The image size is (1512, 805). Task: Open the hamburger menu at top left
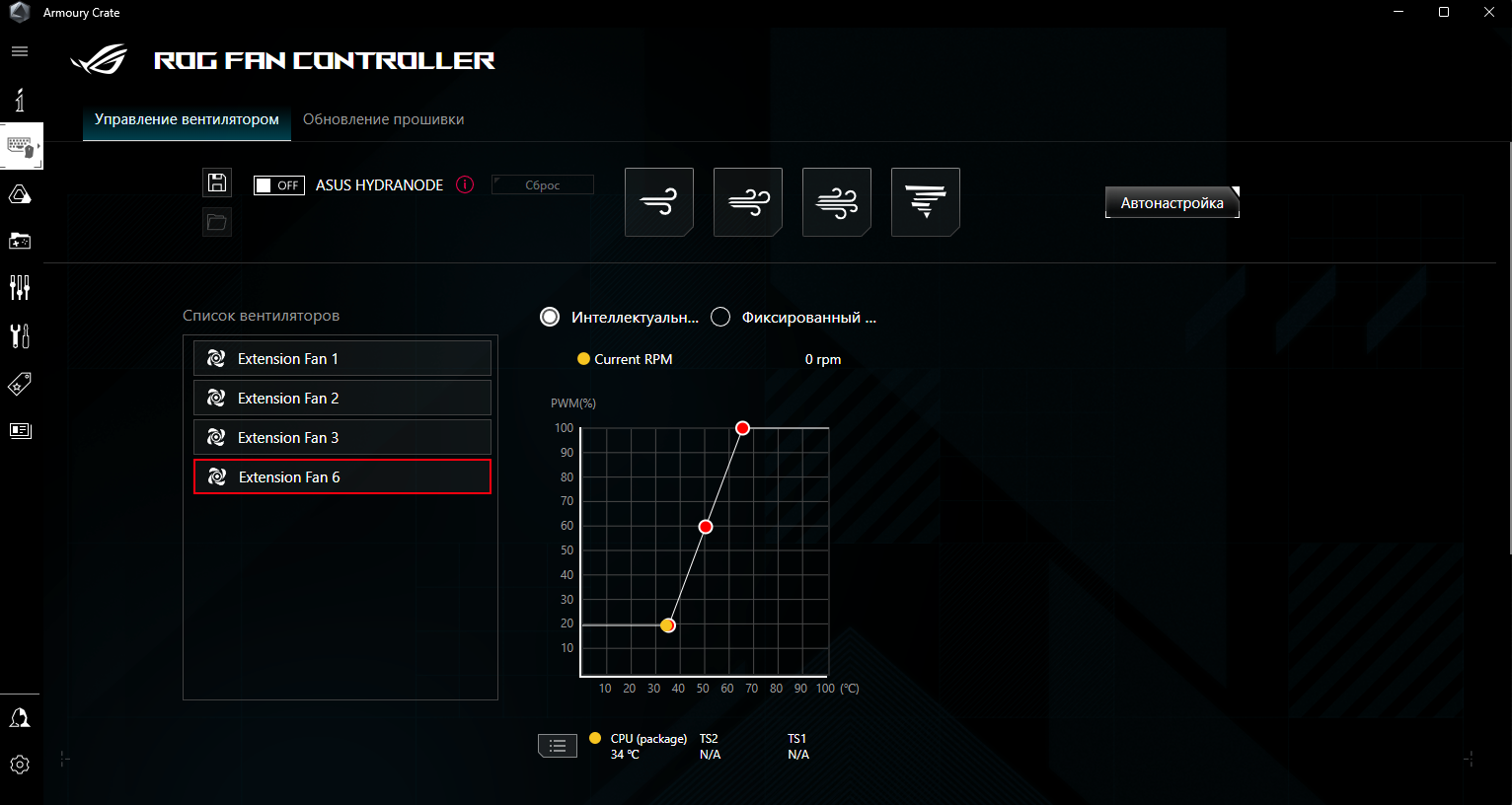click(19, 50)
